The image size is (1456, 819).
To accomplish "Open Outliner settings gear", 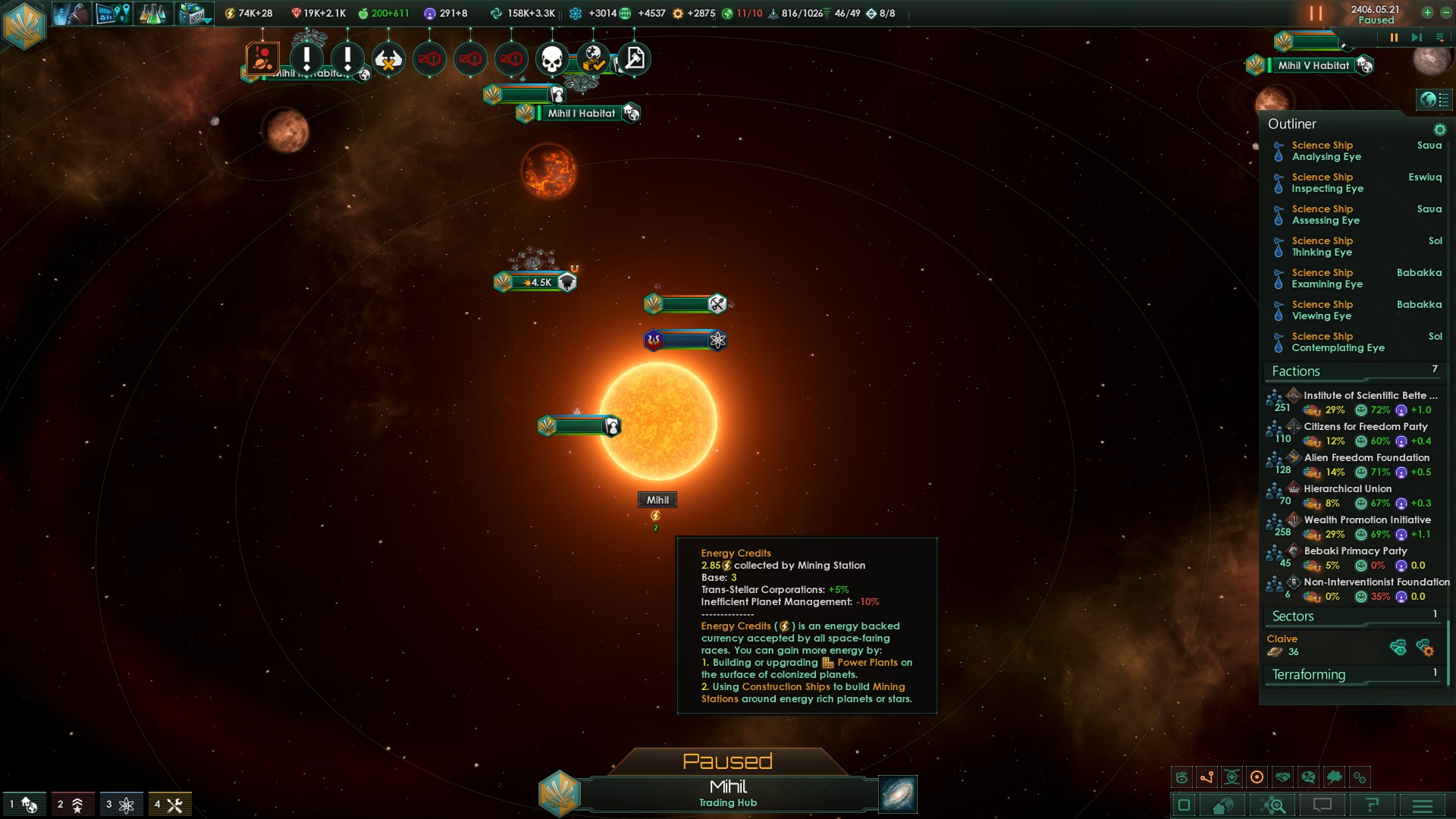I will click(x=1439, y=130).
